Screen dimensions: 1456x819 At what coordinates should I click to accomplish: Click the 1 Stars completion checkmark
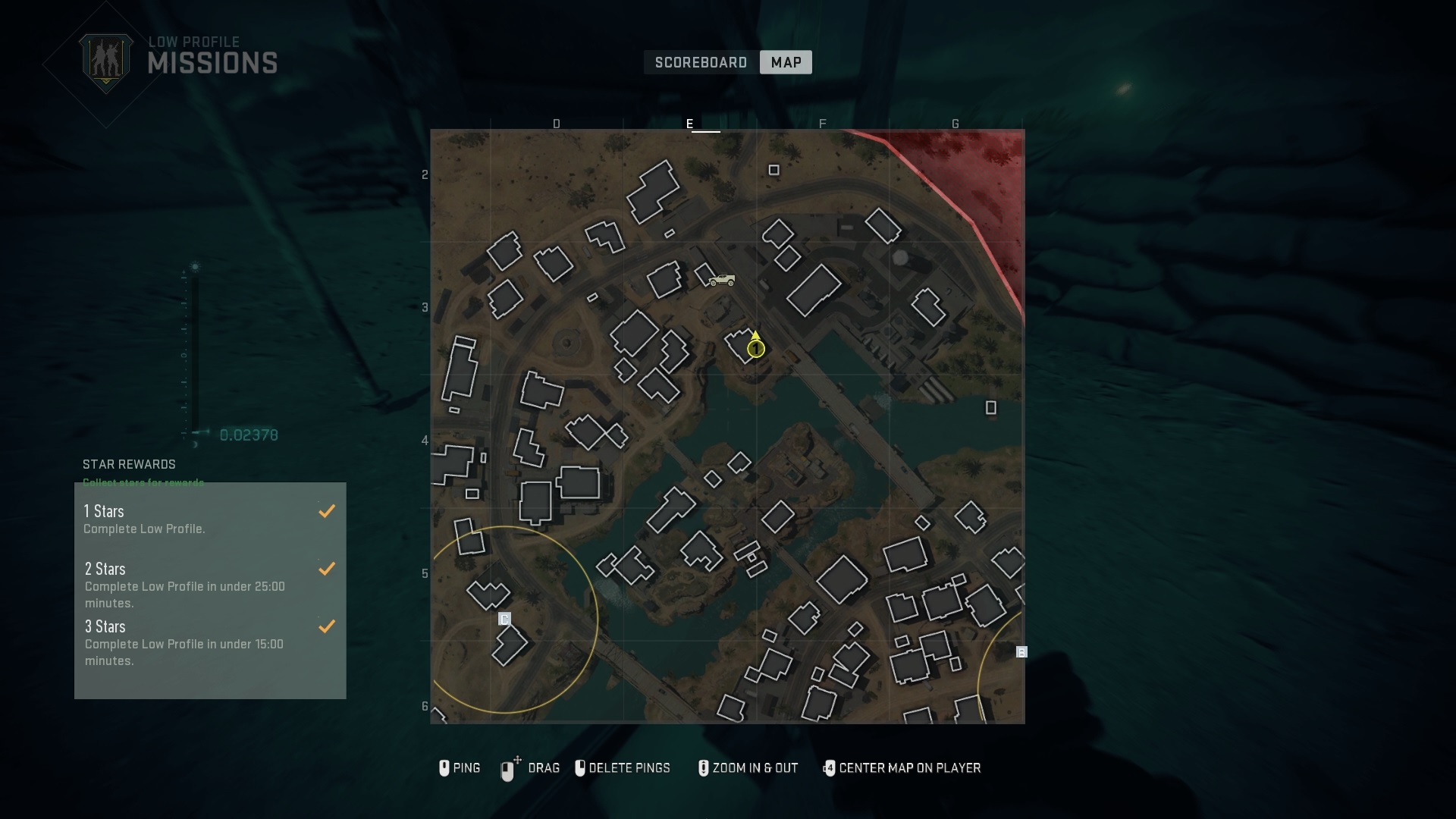[x=327, y=511]
